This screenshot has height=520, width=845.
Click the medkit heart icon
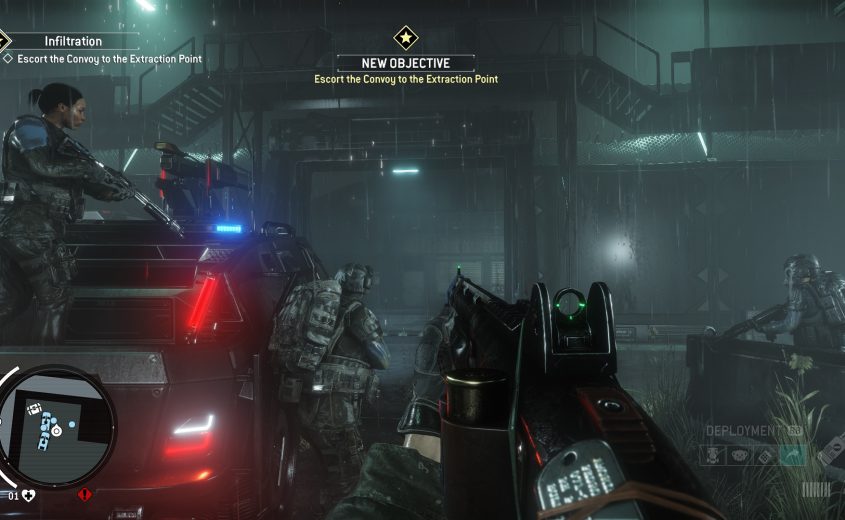point(29,494)
